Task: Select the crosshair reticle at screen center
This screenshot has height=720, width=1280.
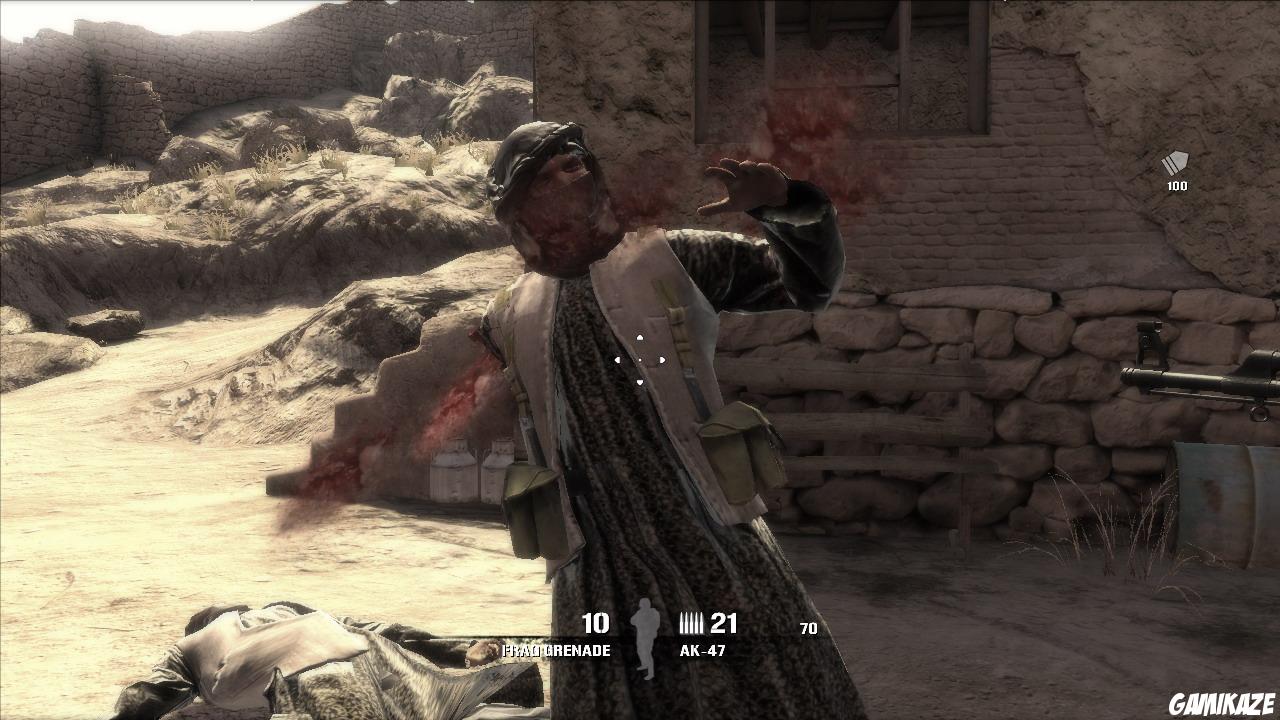Action: click(640, 358)
